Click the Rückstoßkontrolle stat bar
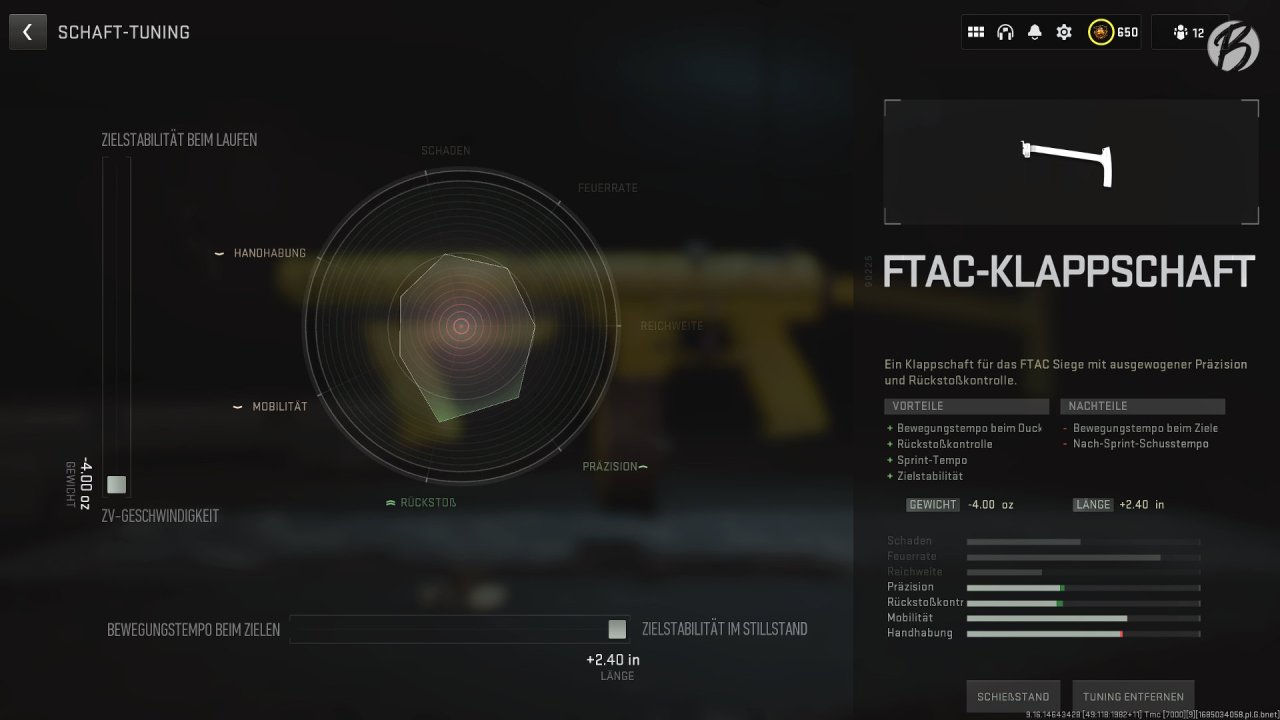Image resolution: width=1280 pixels, height=720 pixels. click(x=1080, y=602)
